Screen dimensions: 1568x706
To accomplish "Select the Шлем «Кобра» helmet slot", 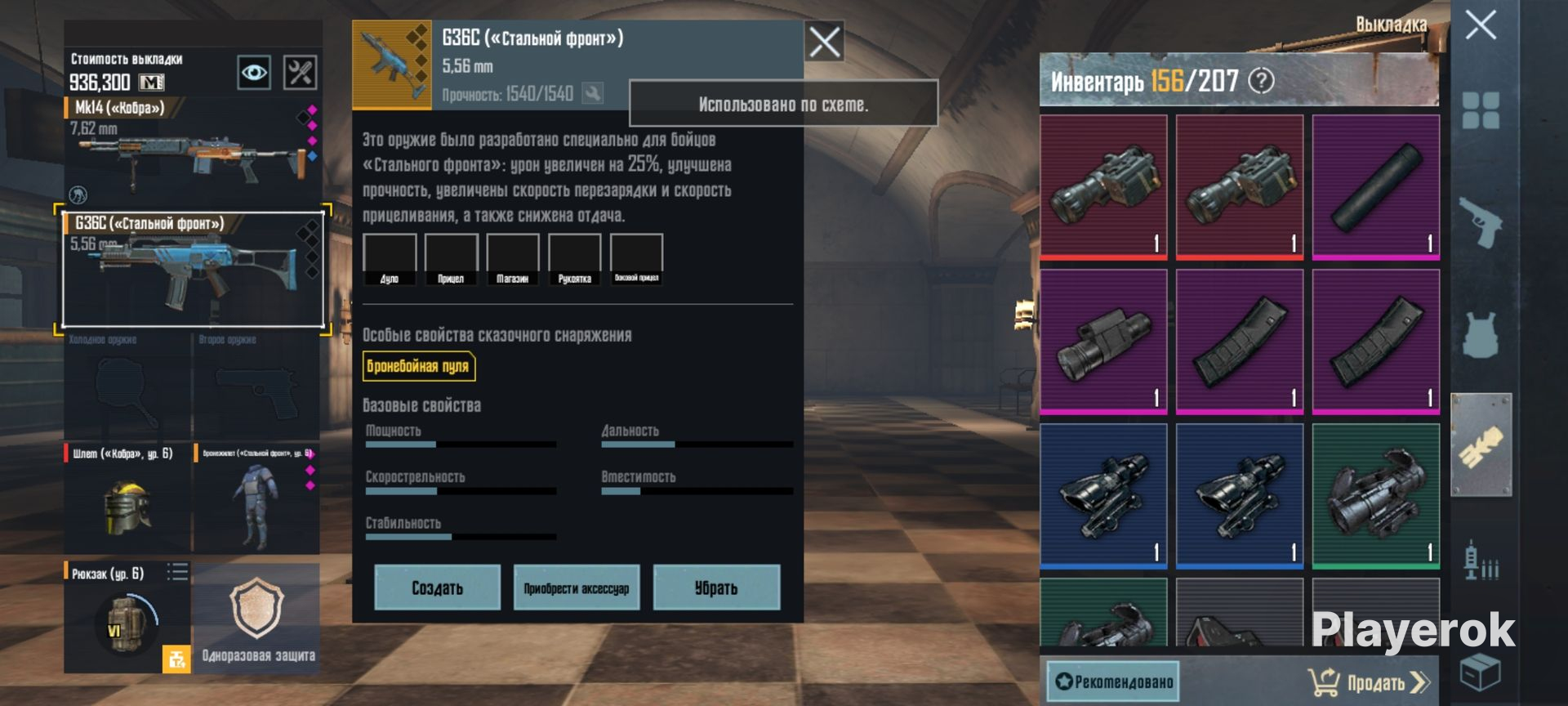I will 127,500.
